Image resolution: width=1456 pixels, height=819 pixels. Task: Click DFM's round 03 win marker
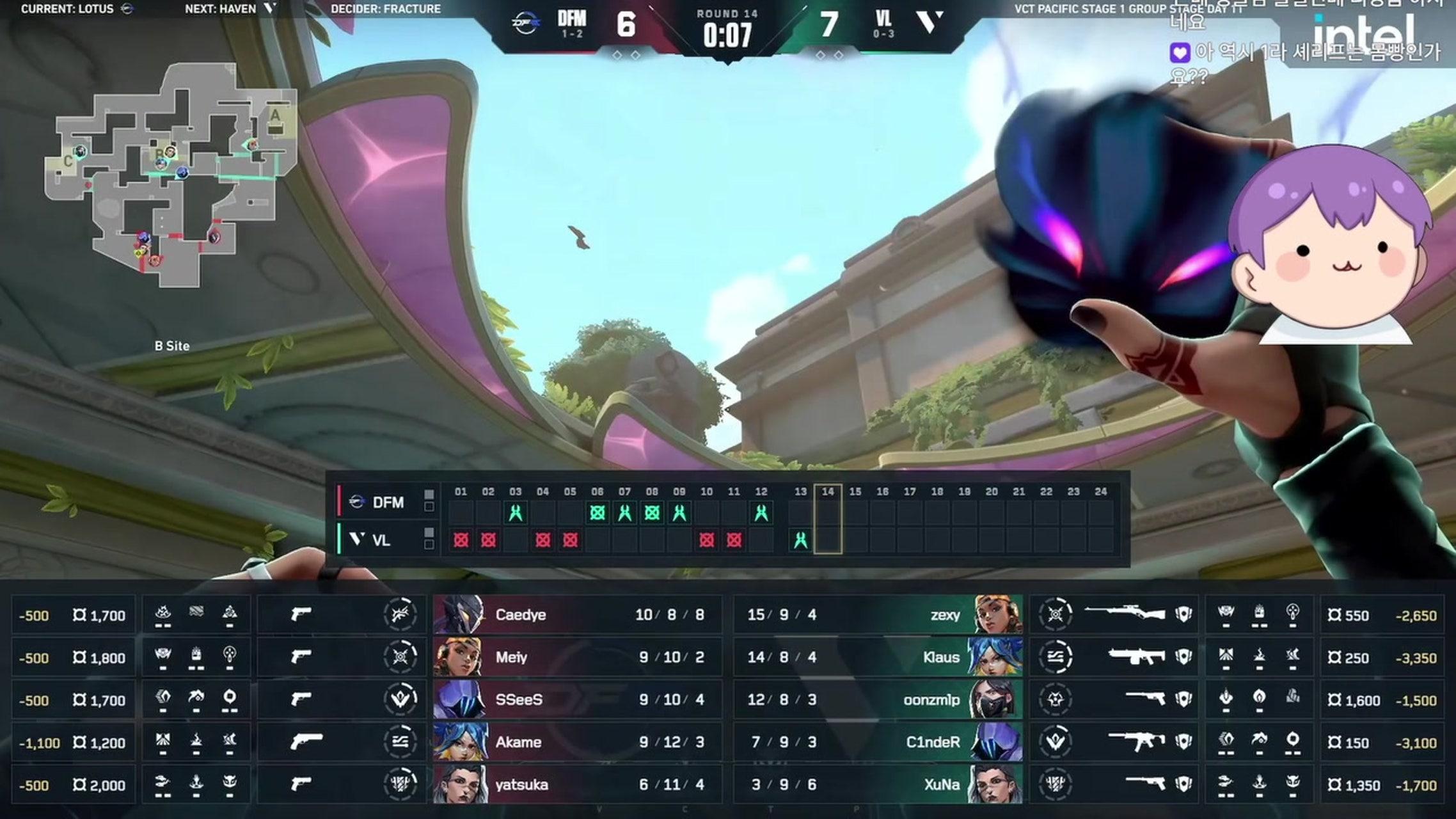[x=516, y=513]
